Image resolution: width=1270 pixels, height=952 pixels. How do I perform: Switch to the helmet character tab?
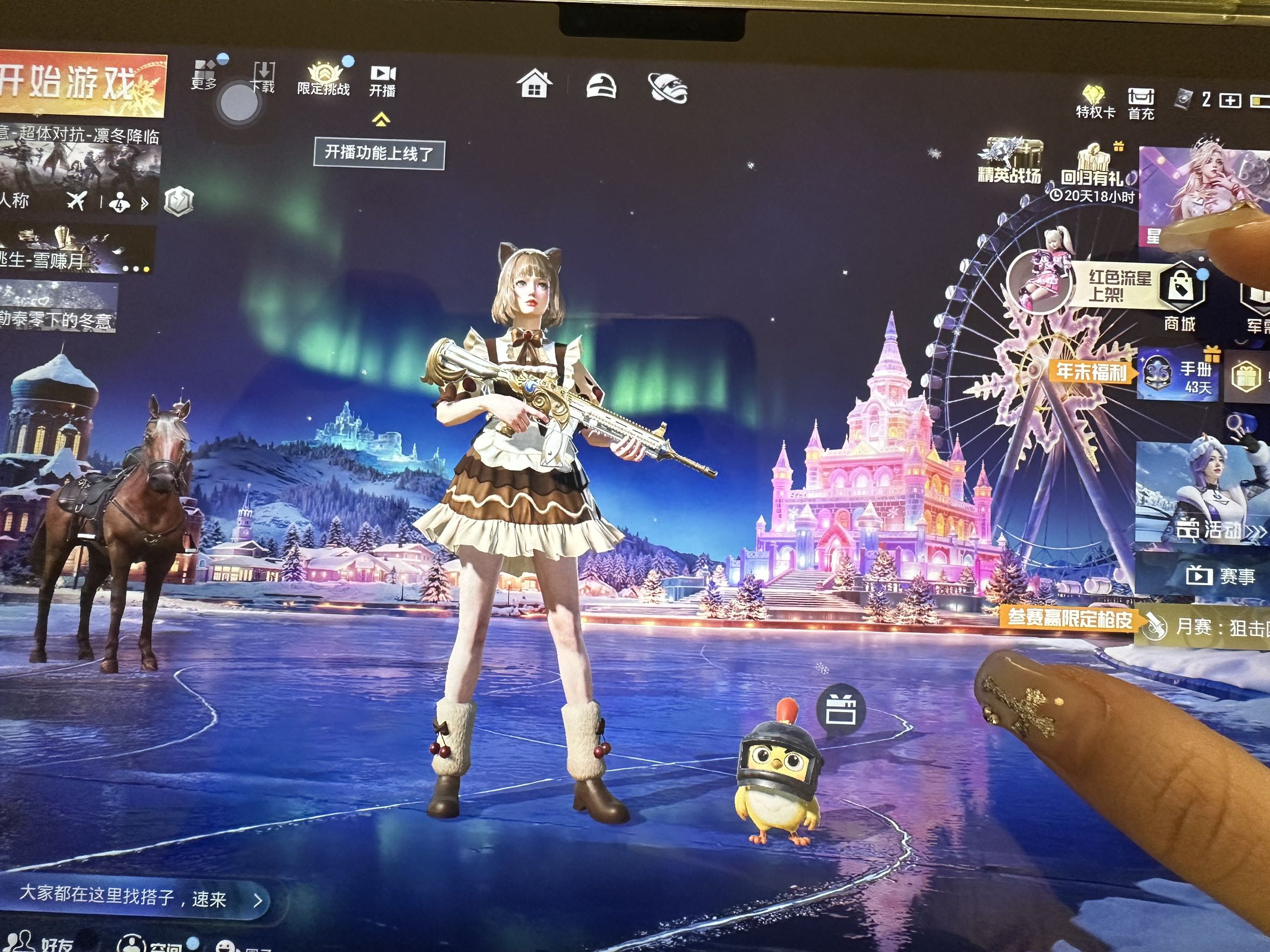(x=601, y=87)
